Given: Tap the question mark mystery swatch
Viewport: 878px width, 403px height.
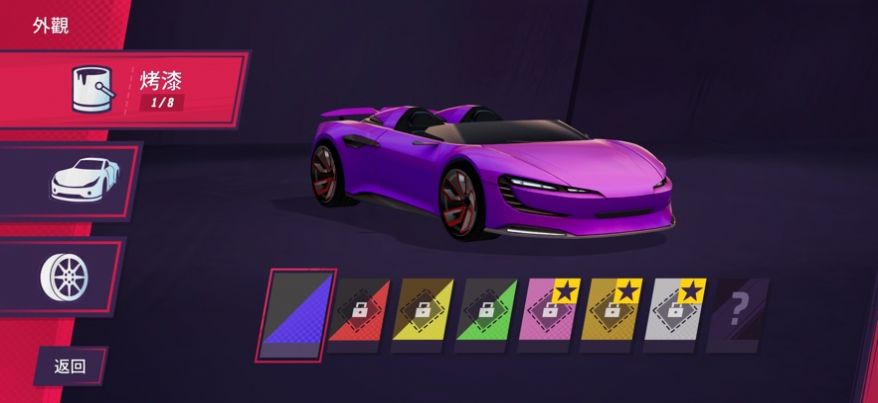Looking at the screenshot, I should pos(738,312).
